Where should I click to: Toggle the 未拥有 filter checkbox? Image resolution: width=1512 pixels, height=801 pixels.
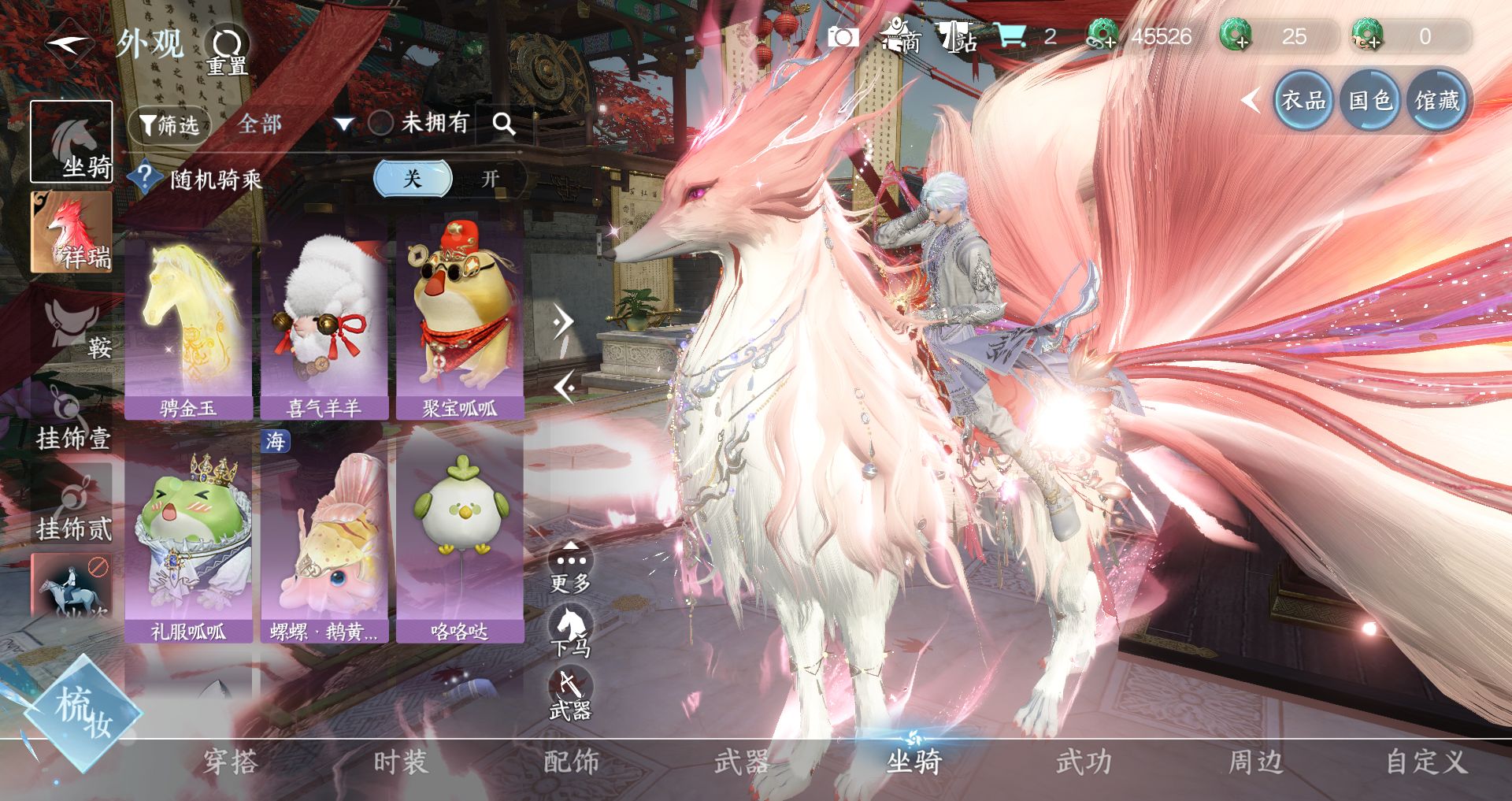tap(381, 123)
